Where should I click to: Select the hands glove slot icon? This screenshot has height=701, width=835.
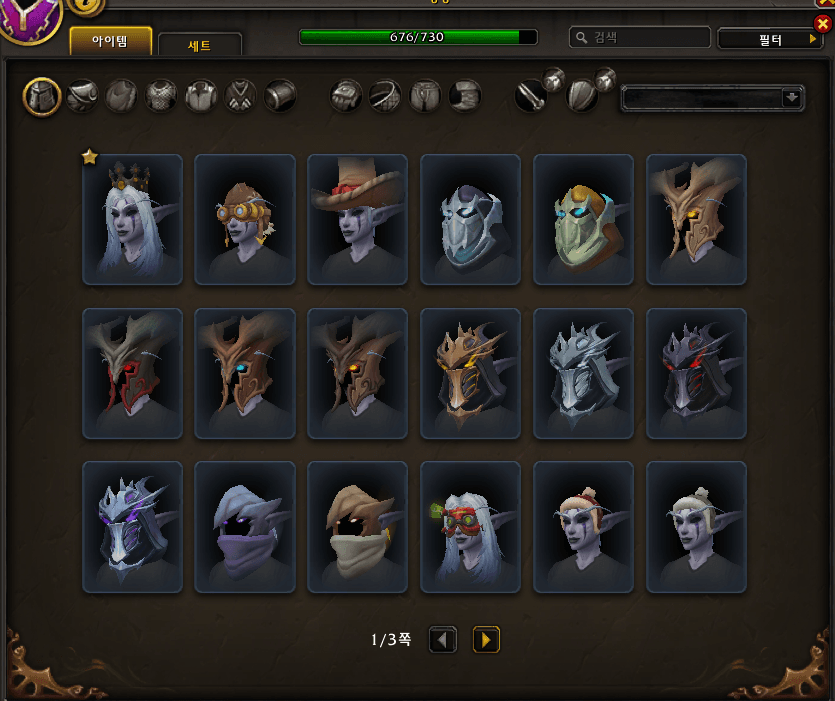click(346, 96)
